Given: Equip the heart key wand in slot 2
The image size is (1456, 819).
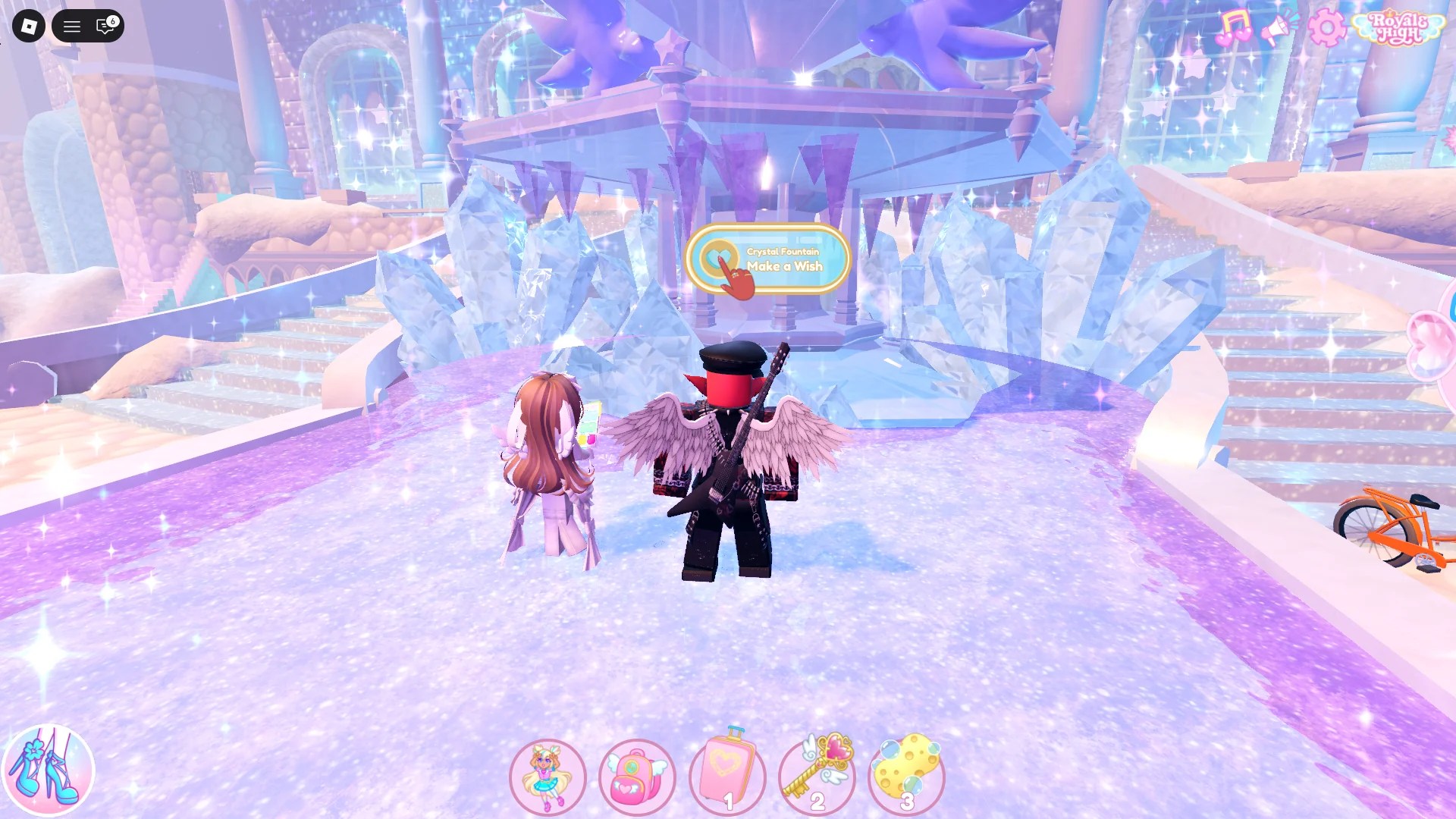Looking at the screenshot, I should [x=818, y=770].
